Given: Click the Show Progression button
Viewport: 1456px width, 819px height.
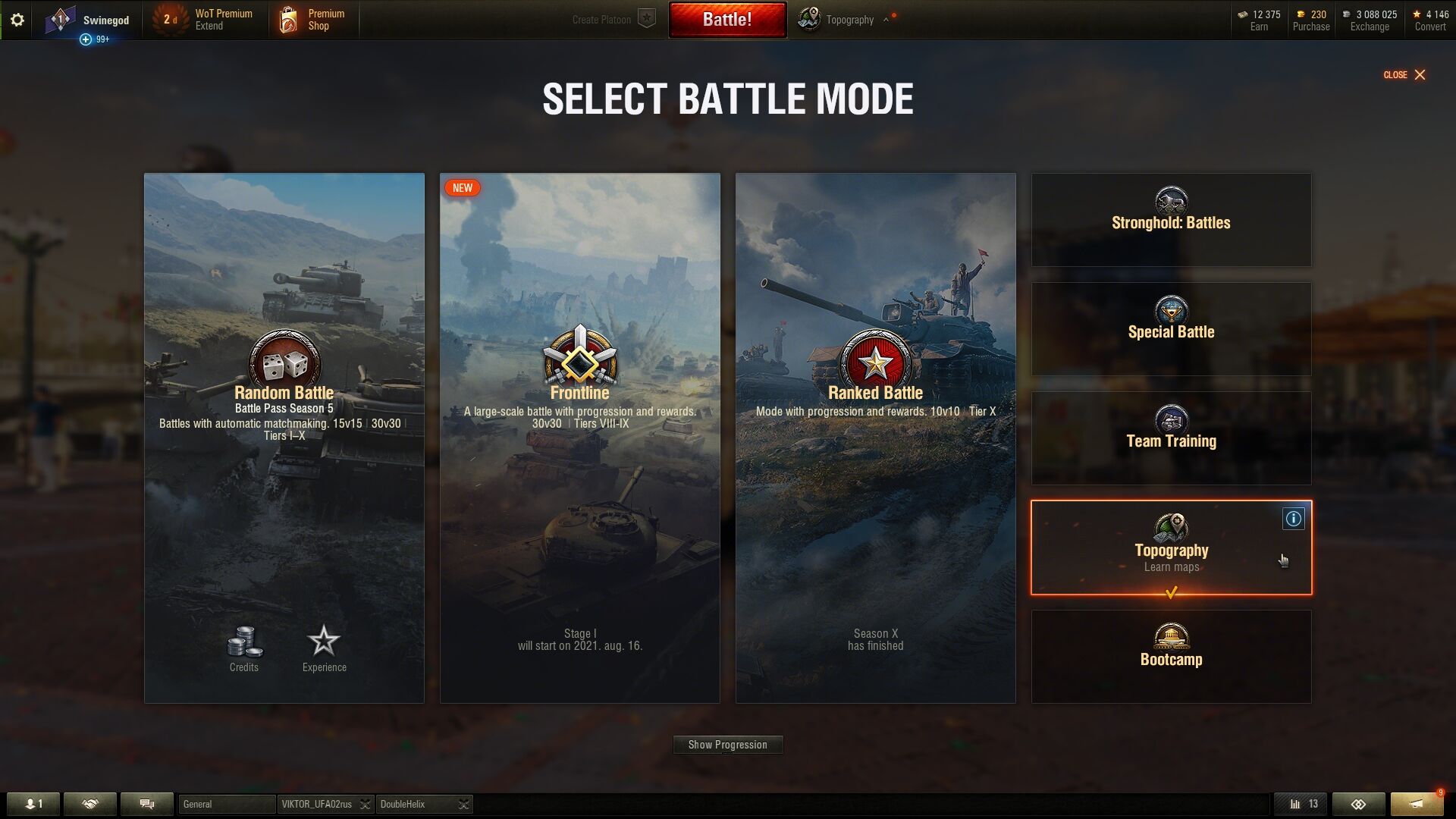Looking at the screenshot, I should coord(727,745).
